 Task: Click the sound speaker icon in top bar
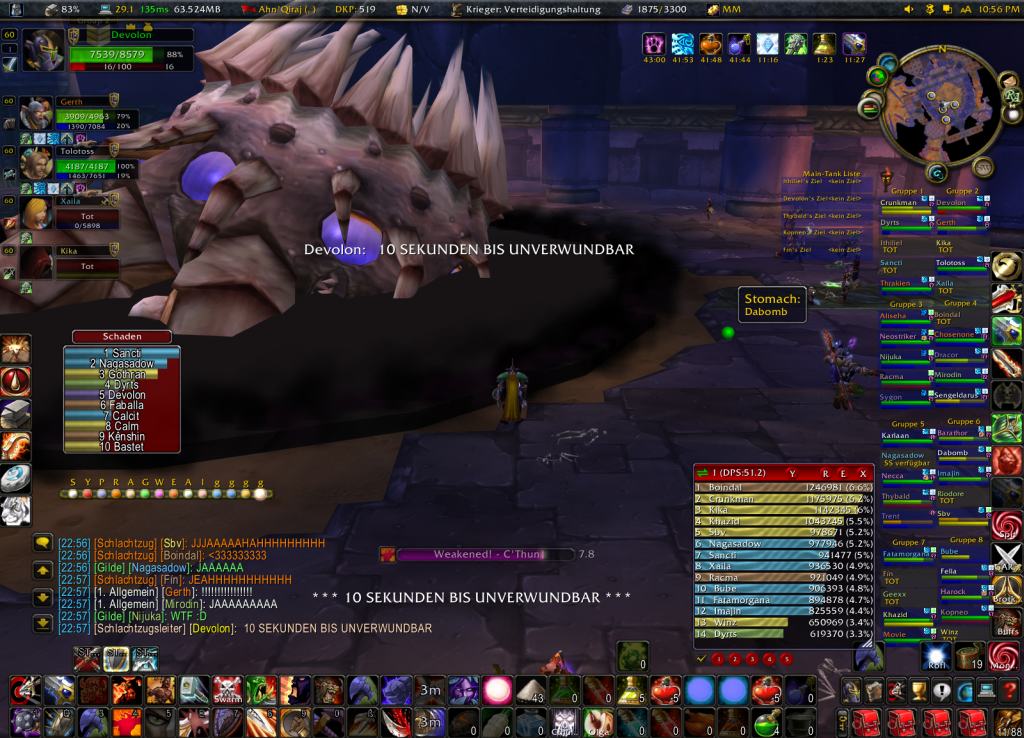point(909,9)
